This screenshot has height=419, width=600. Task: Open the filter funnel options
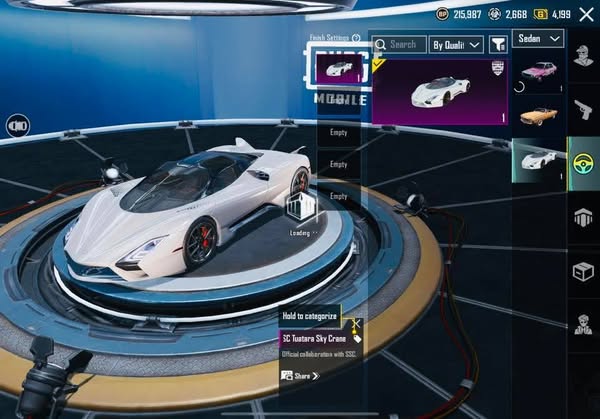coord(497,44)
